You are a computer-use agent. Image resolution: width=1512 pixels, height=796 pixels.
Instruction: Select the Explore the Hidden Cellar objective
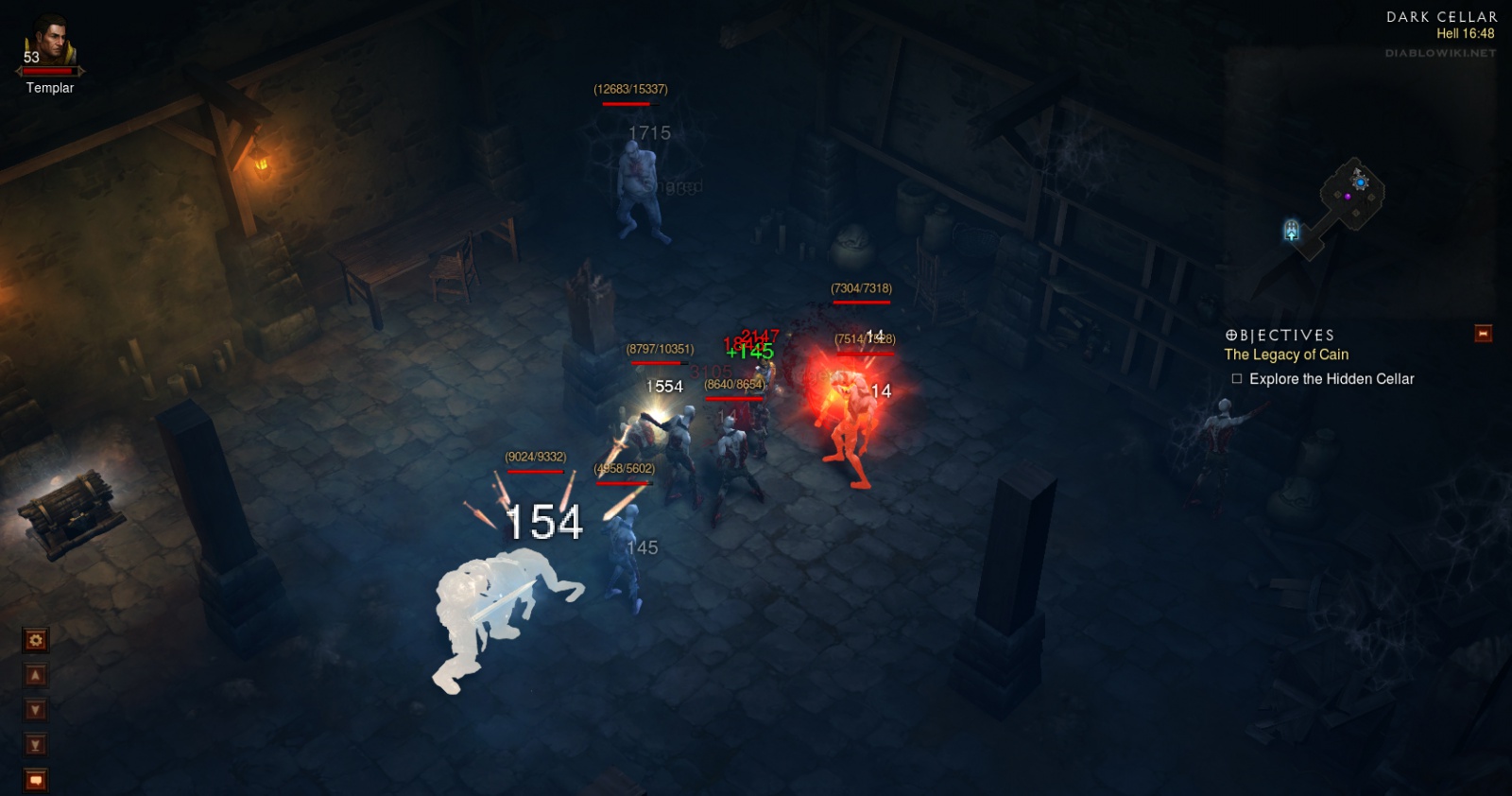(1331, 379)
